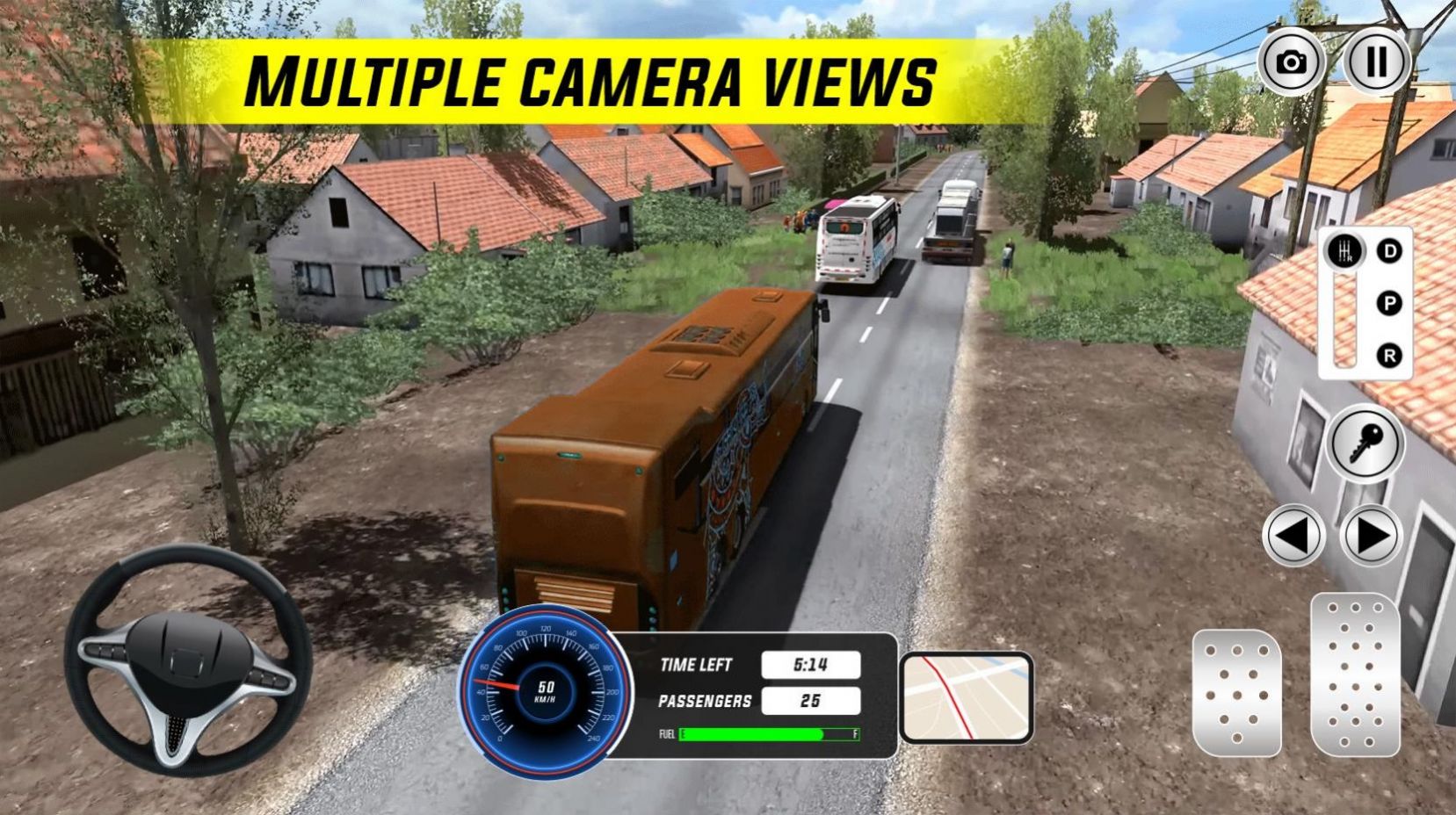Click the passenger count showing 25
Image resolution: width=1456 pixels, height=815 pixels.
pos(809,701)
